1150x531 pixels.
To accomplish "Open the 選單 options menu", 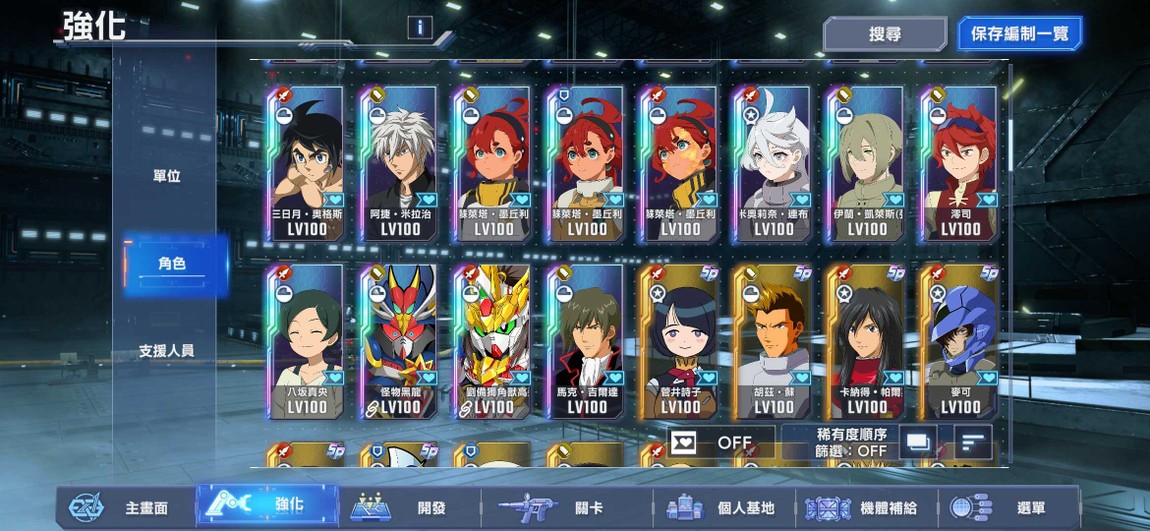I will (x=1010, y=507).
